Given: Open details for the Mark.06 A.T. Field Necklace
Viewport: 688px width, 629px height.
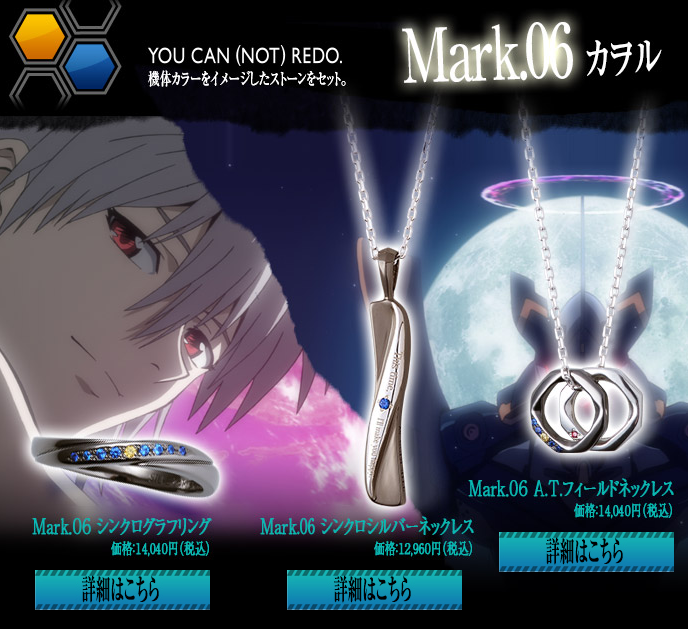Looking at the screenshot, I should pos(586,551).
